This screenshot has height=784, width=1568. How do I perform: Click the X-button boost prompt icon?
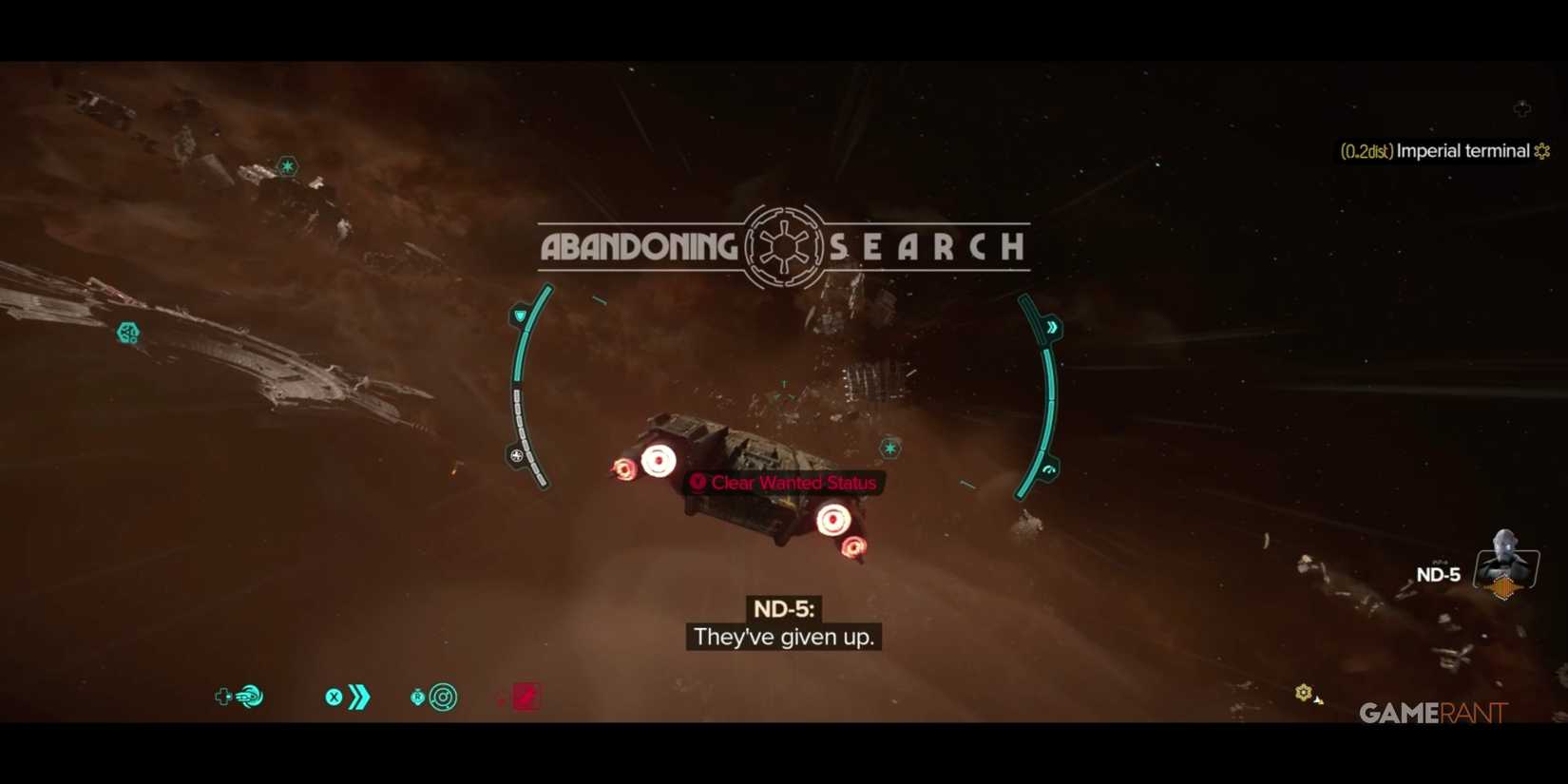(x=334, y=697)
